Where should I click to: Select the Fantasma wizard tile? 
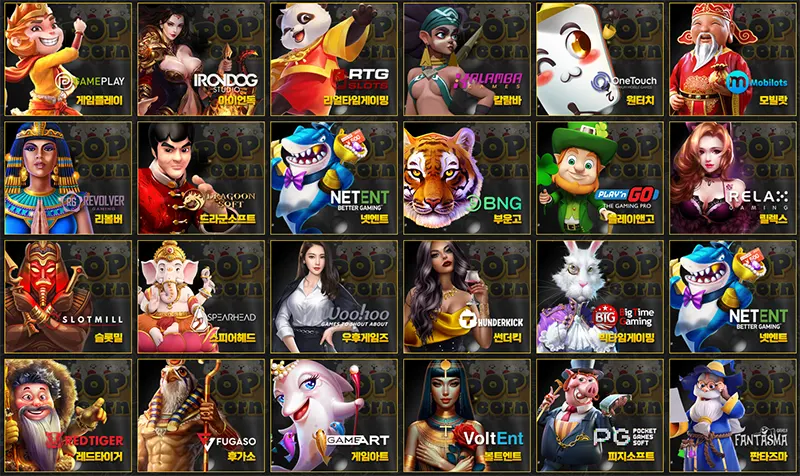click(731, 414)
